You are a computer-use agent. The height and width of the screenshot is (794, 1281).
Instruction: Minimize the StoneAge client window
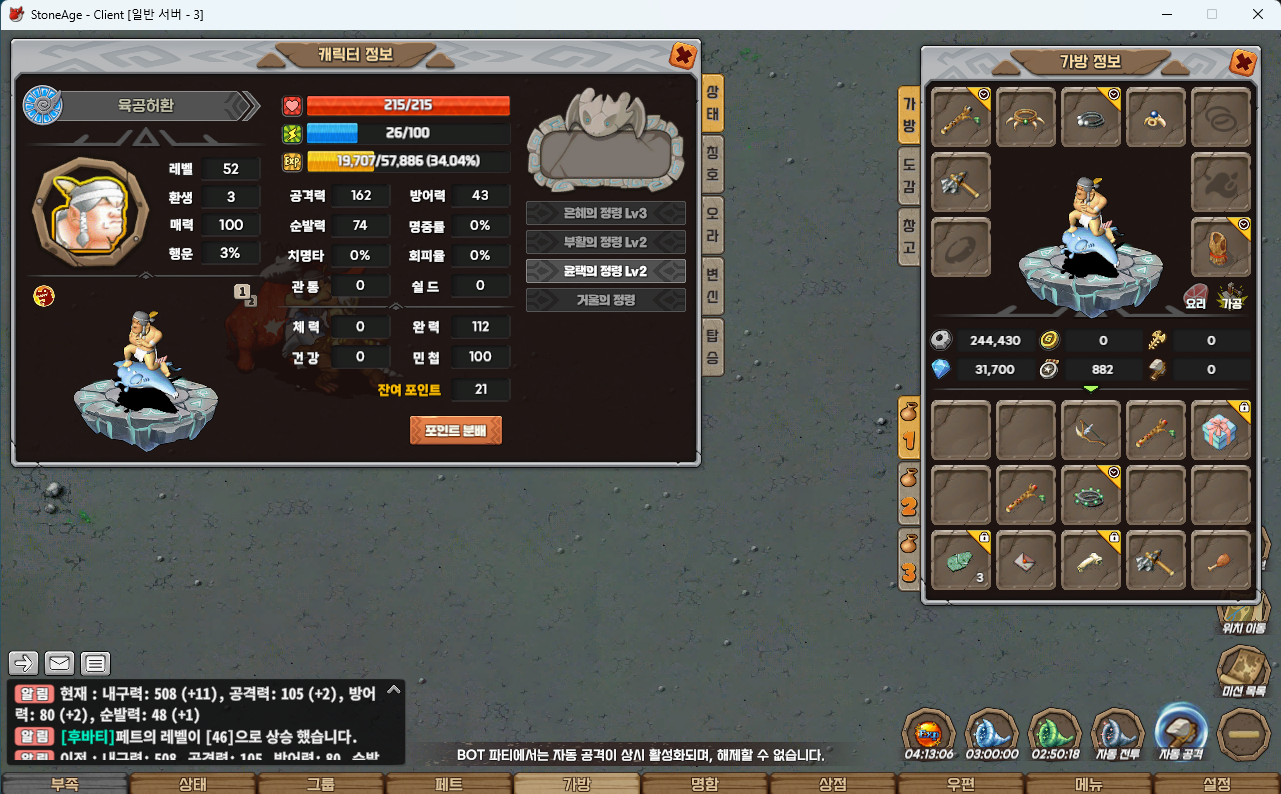coord(1166,14)
